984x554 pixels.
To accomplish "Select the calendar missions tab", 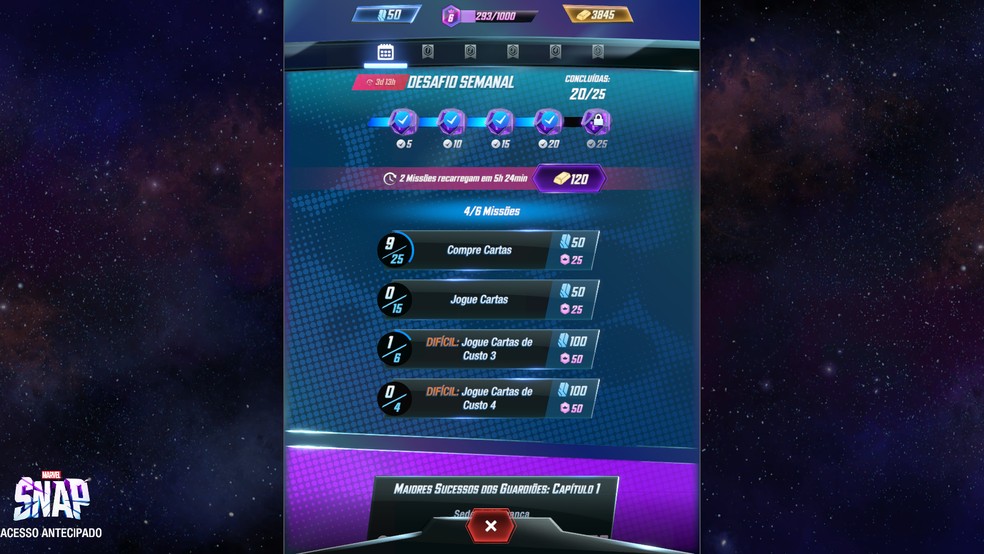I will (x=385, y=52).
